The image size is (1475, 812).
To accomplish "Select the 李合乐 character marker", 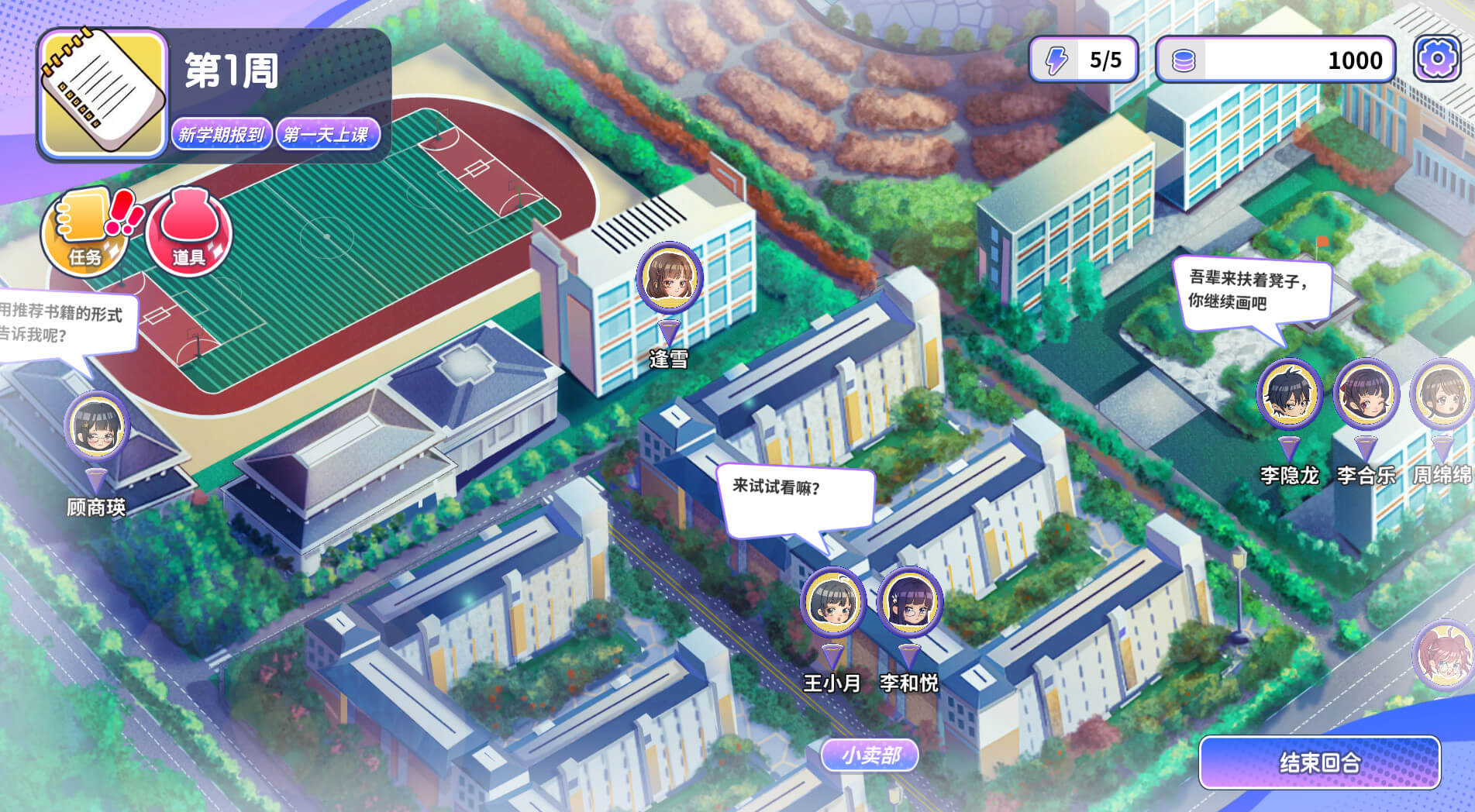I will (x=1366, y=394).
